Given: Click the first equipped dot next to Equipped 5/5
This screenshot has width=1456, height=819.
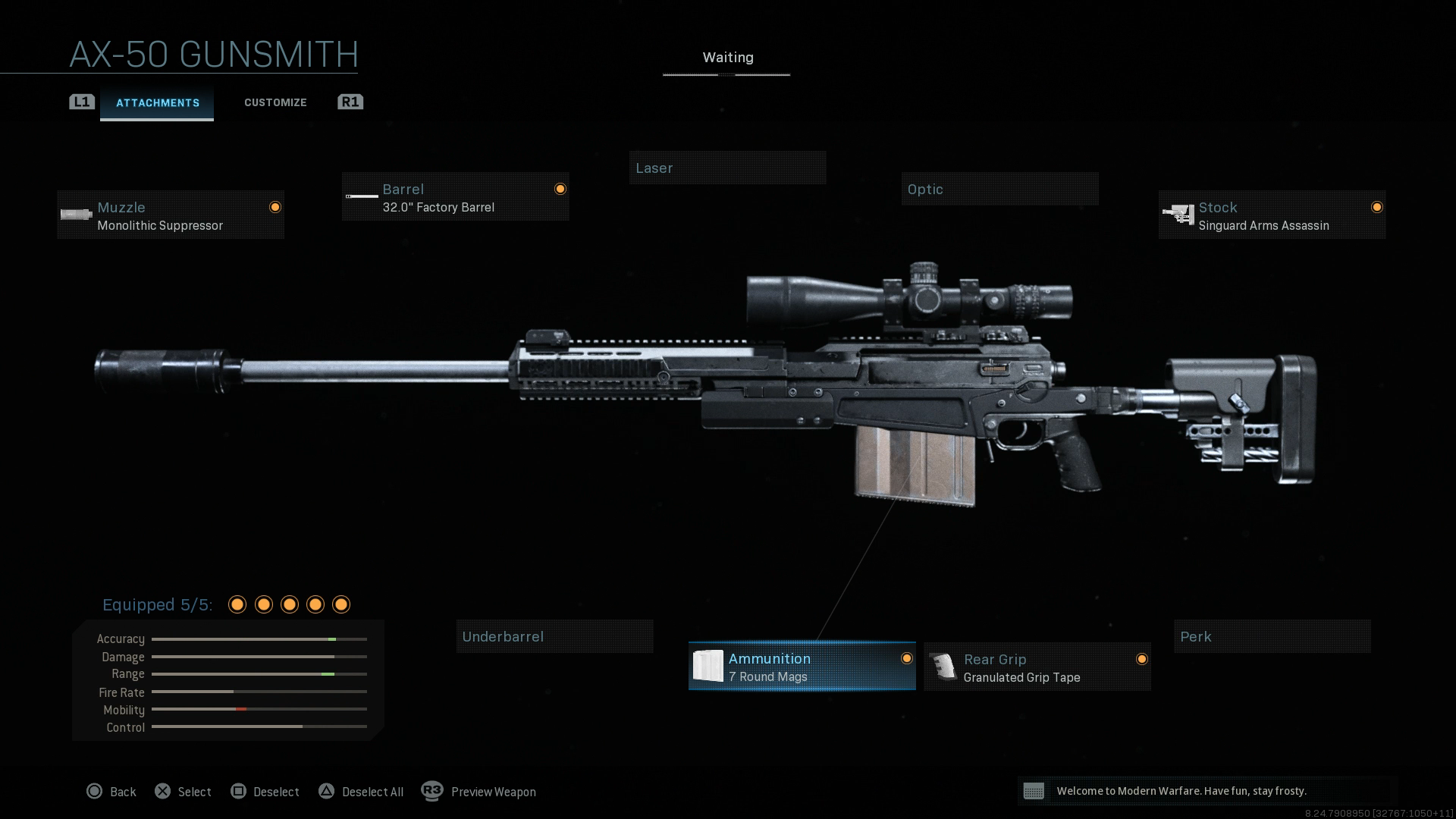Looking at the screenshot, I should point(237,604).
